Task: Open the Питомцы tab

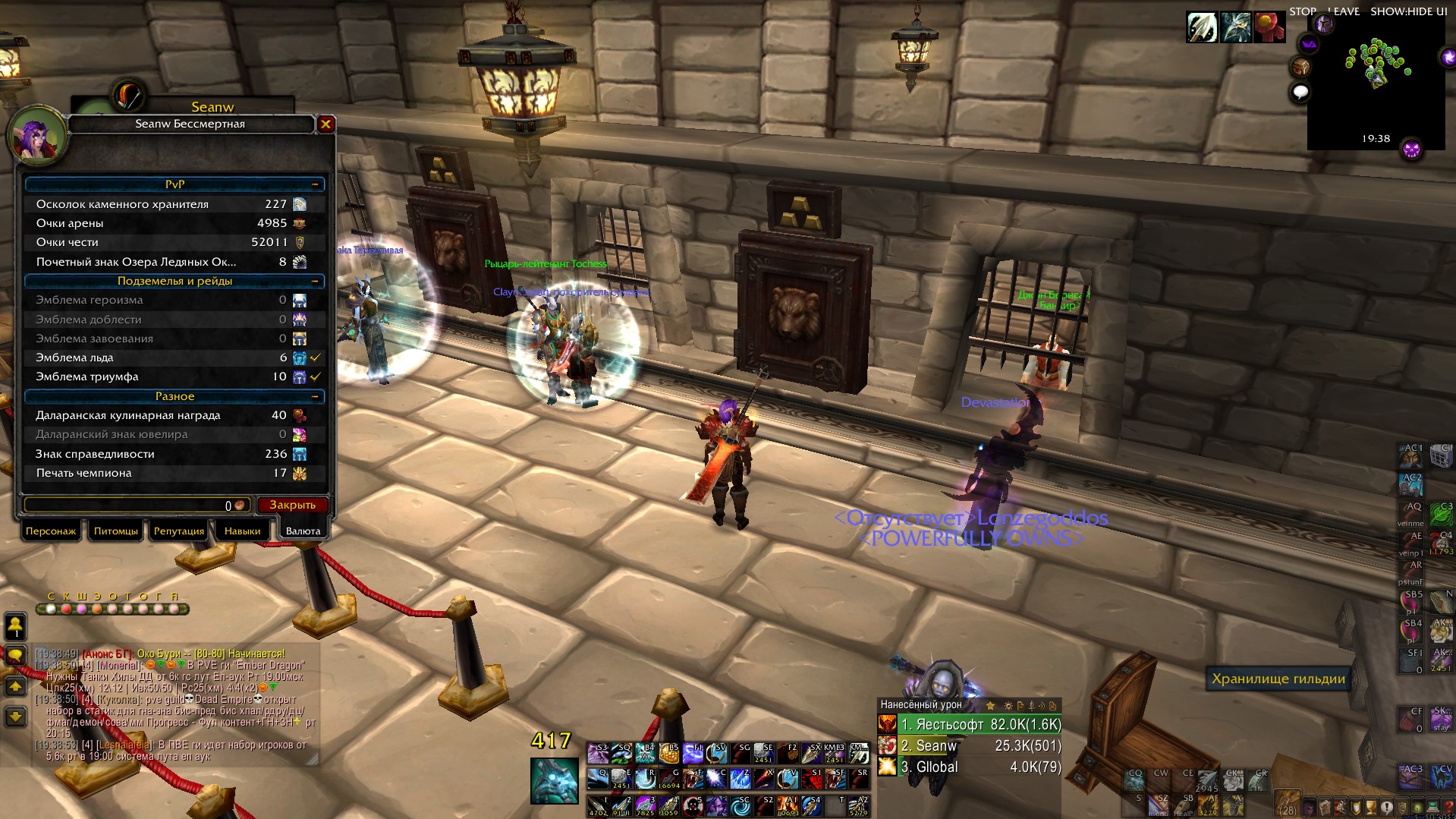Action: coord(115,531)
